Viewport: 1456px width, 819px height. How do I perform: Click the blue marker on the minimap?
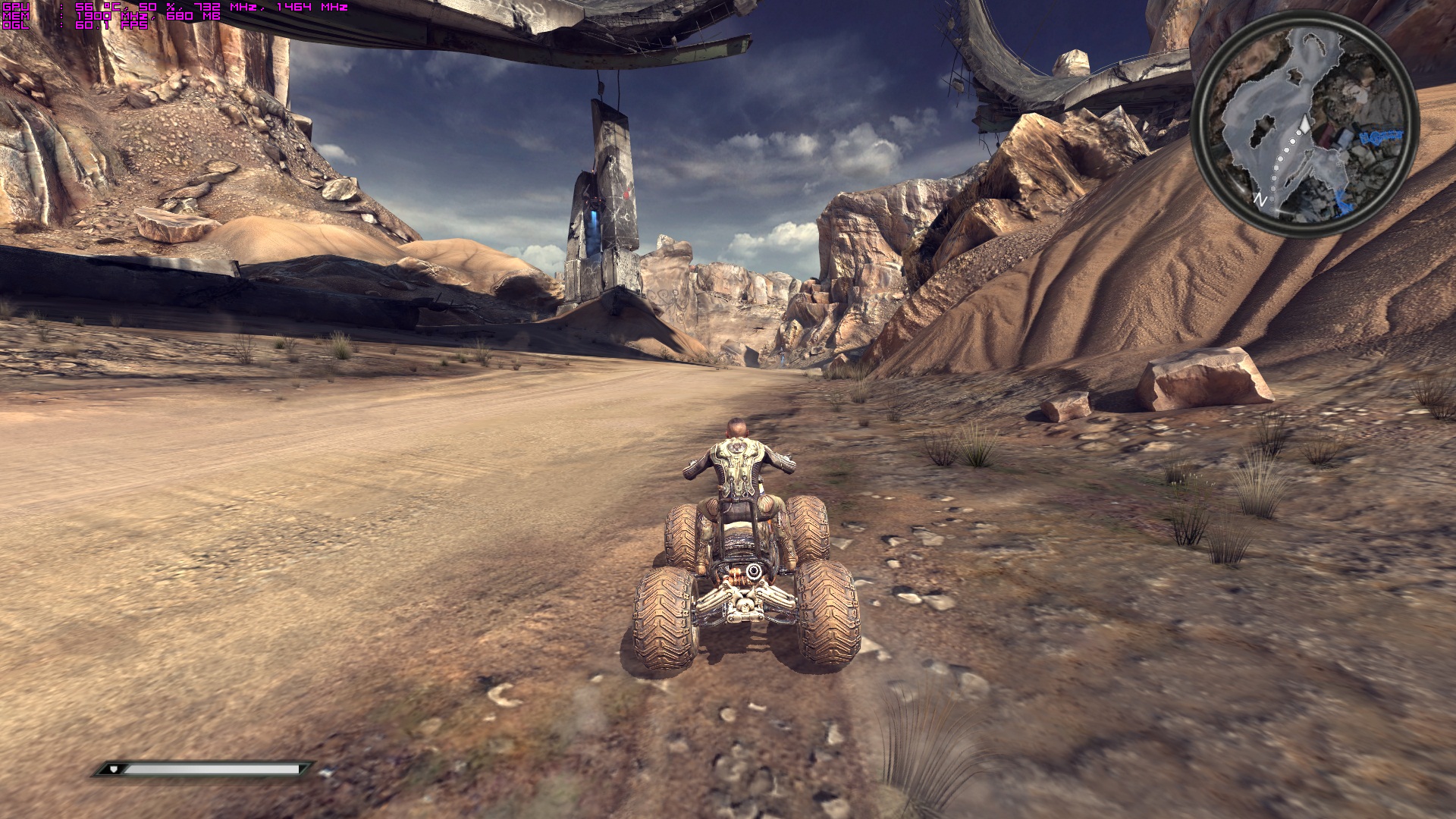(x=1380, y=137)
